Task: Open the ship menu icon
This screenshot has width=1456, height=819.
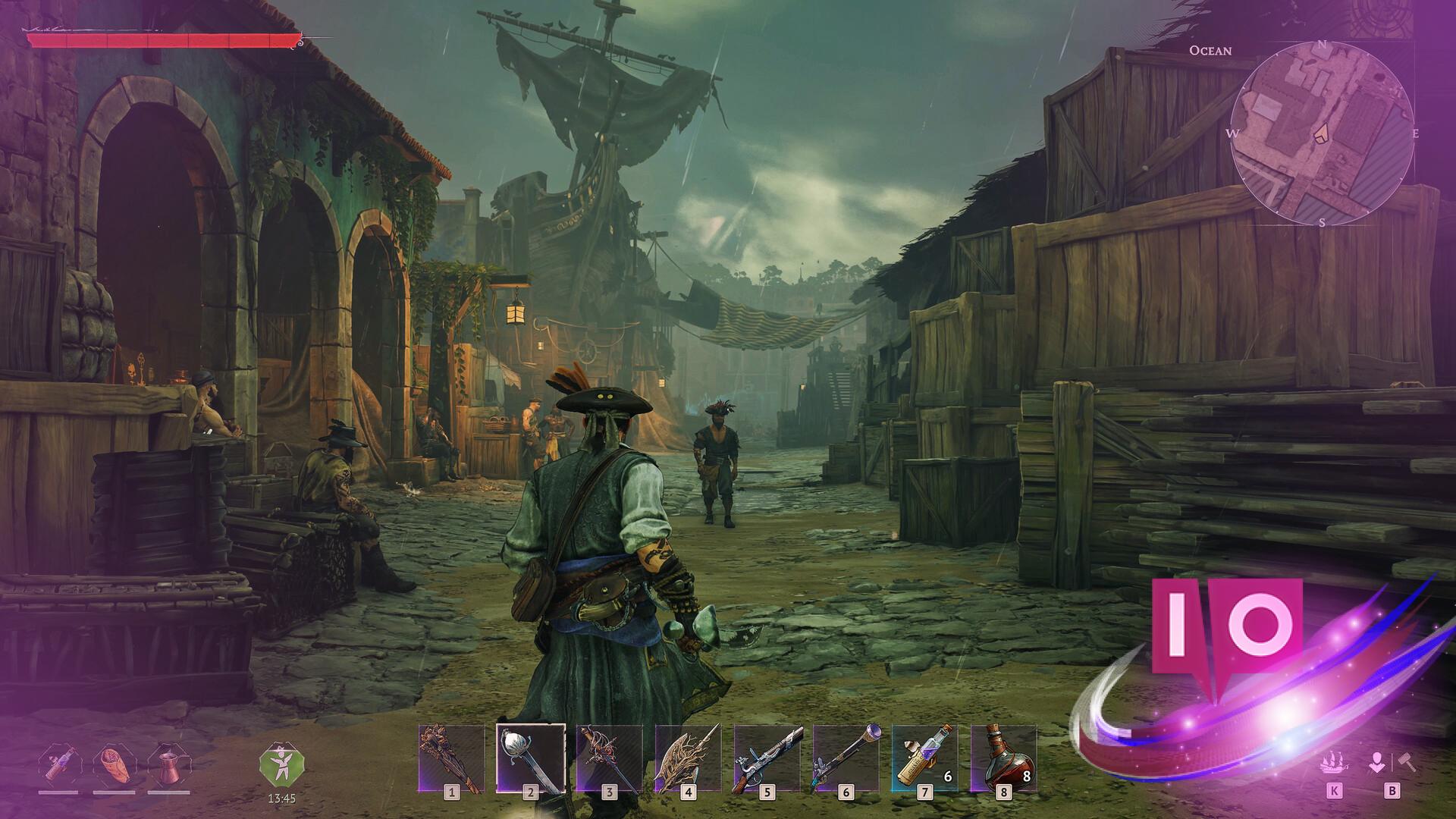Action: pos(1334,764)
